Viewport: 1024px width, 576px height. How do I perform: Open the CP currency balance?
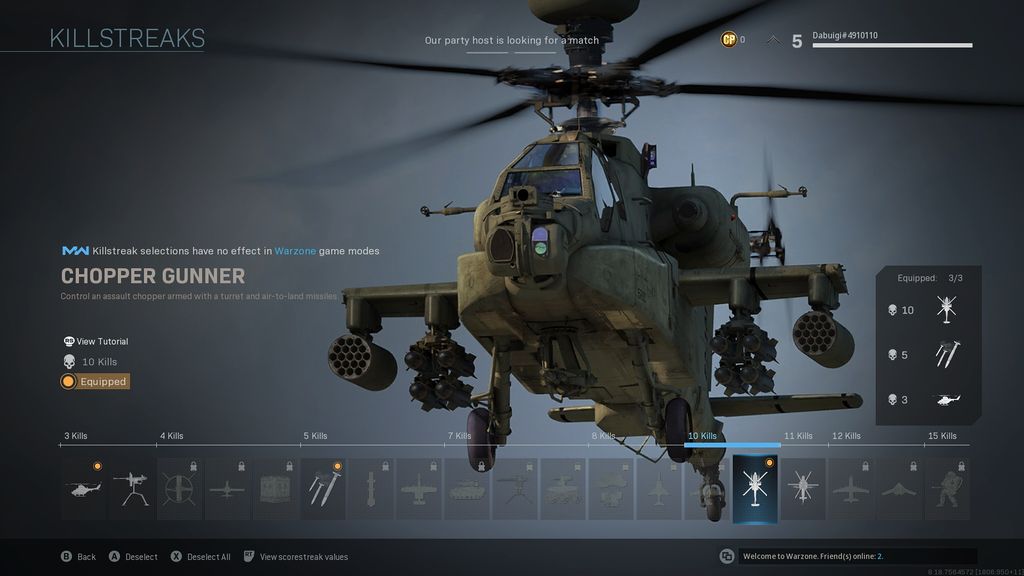(x=732, y=40)
